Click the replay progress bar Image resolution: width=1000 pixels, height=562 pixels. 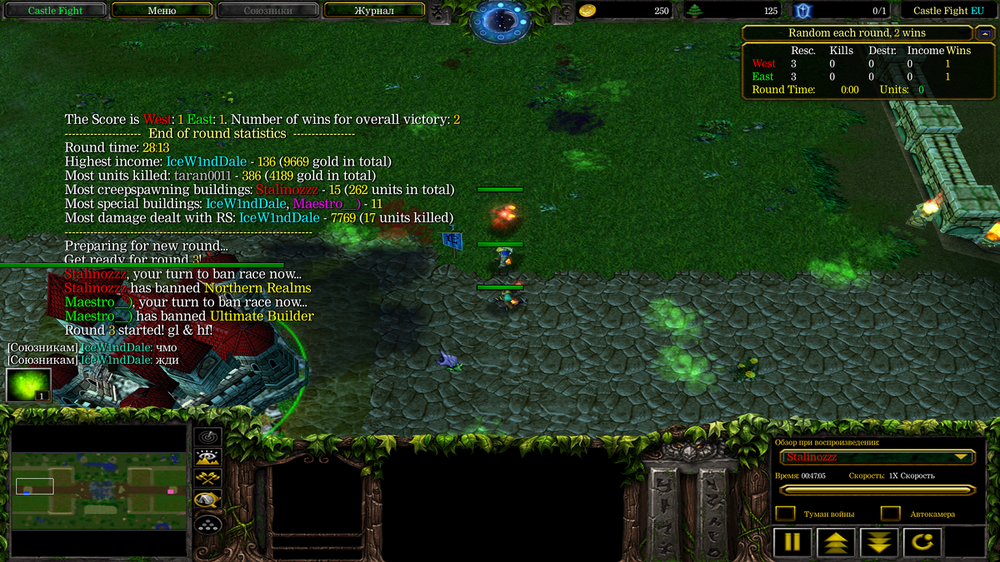click(878, 490)
